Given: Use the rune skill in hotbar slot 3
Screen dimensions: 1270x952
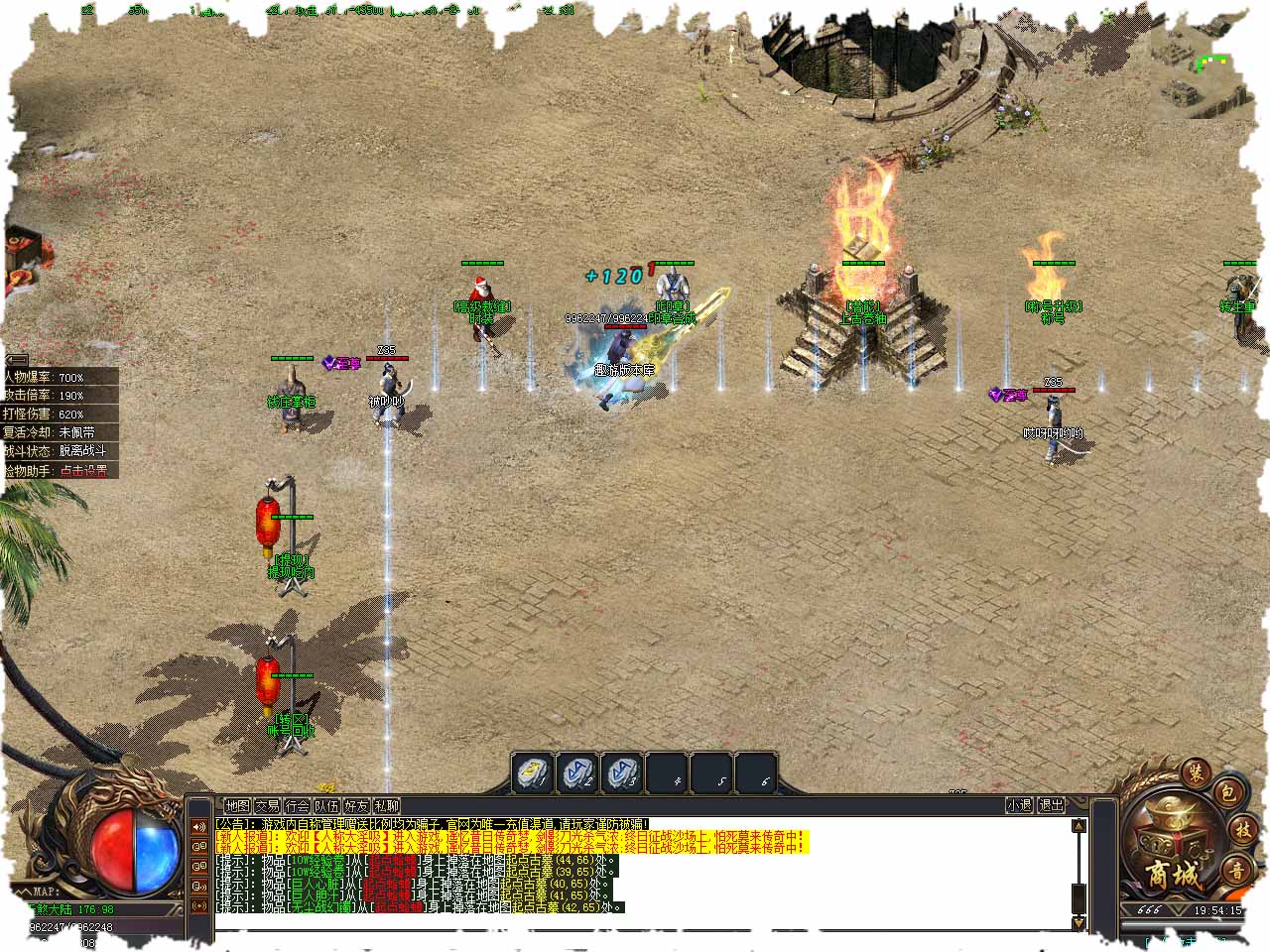Looking at the screenshot, I should [x=623, y=773].
